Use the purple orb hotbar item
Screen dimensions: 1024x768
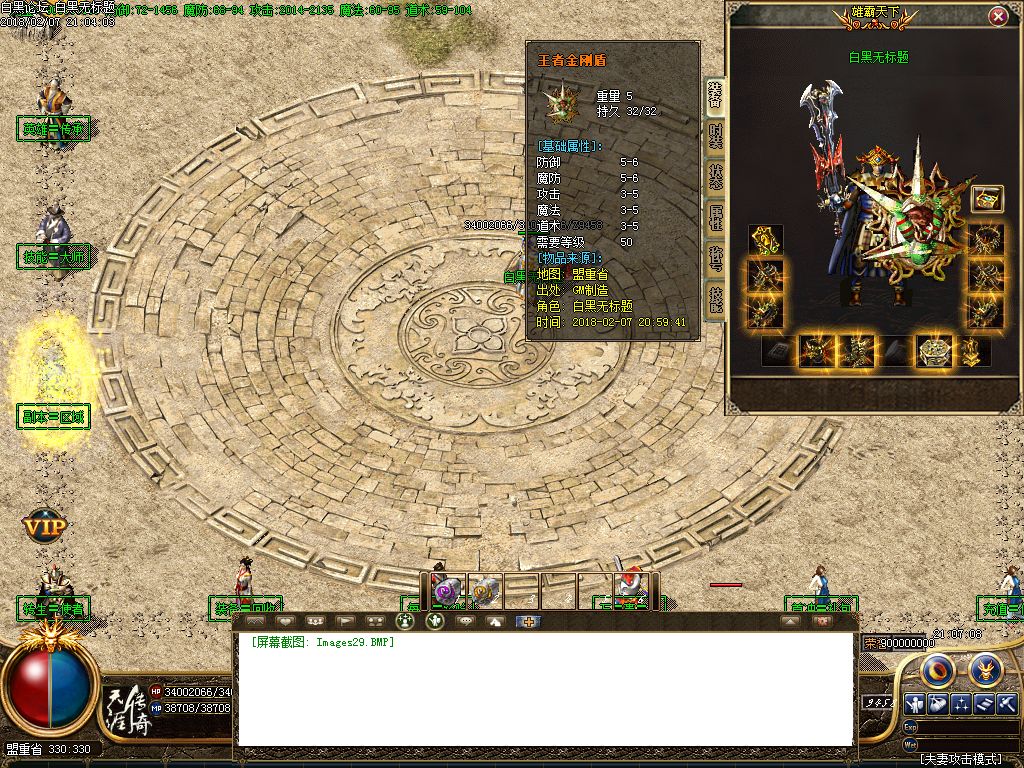(446, 591)
